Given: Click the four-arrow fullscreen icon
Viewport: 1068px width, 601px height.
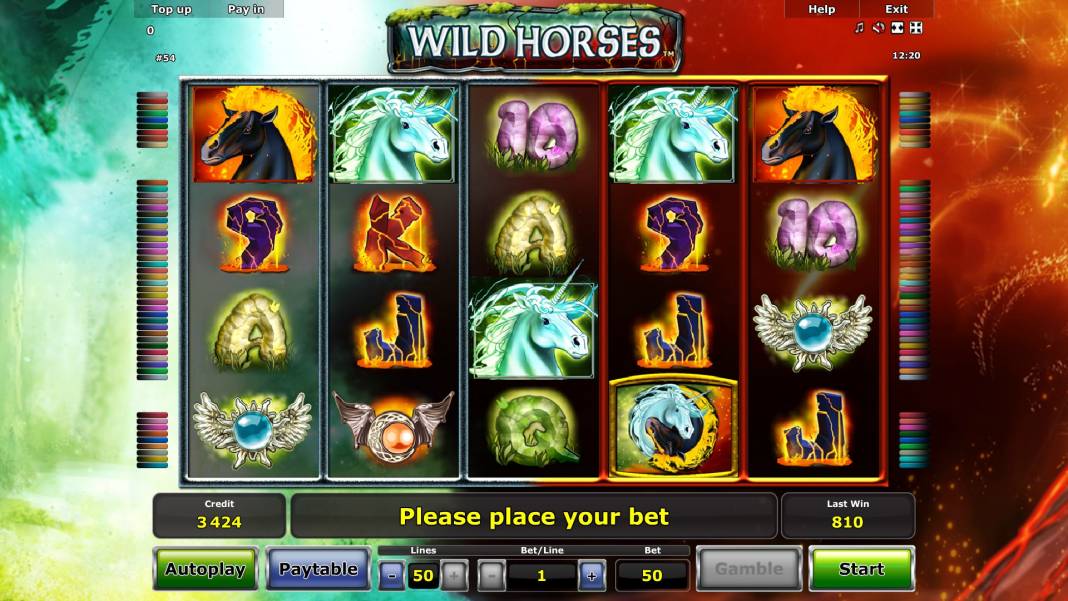Looking at the screenshot, I should pos(916,28).
